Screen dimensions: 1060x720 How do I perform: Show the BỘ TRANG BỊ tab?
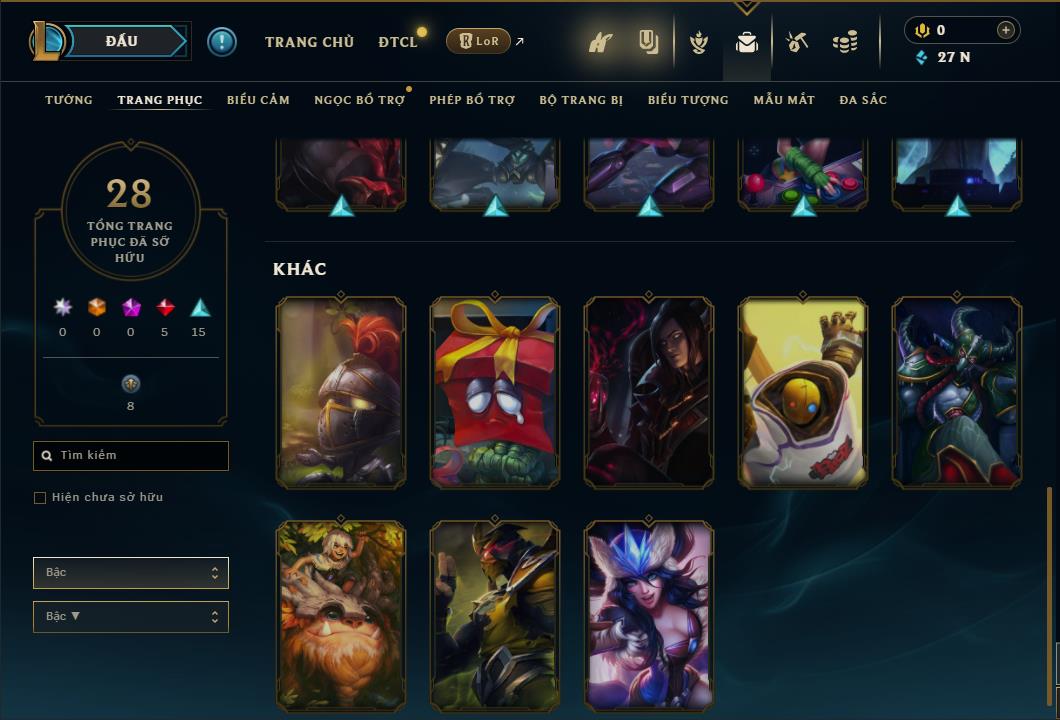(581, 100)
